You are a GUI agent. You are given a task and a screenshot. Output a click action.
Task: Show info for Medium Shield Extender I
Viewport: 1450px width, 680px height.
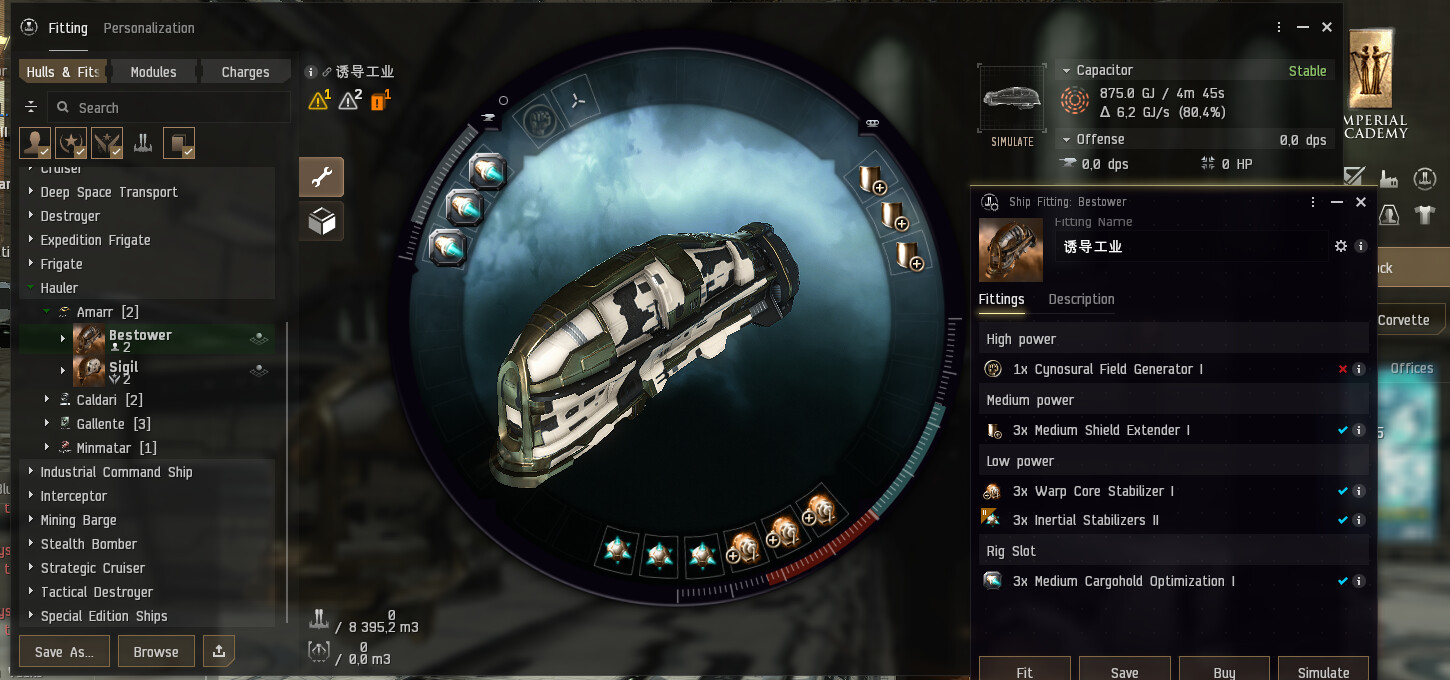click(1359, 430)
